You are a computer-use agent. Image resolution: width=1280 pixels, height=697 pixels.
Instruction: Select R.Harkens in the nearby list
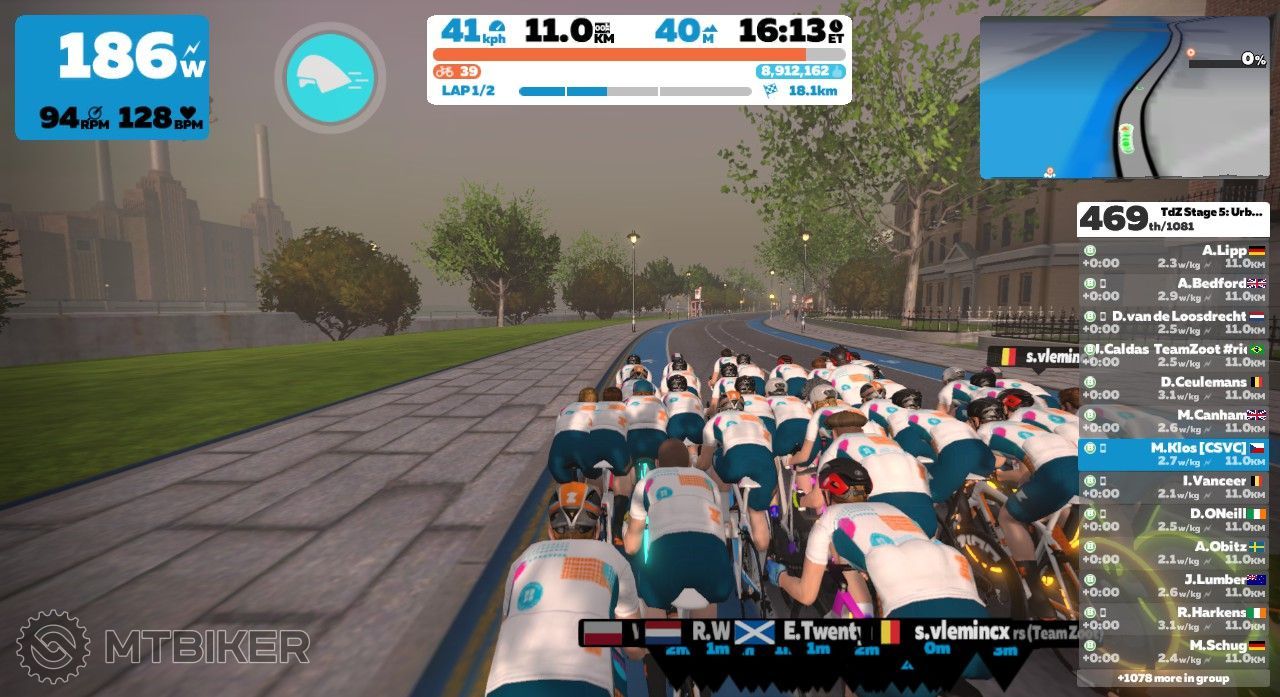point(1173,619)
